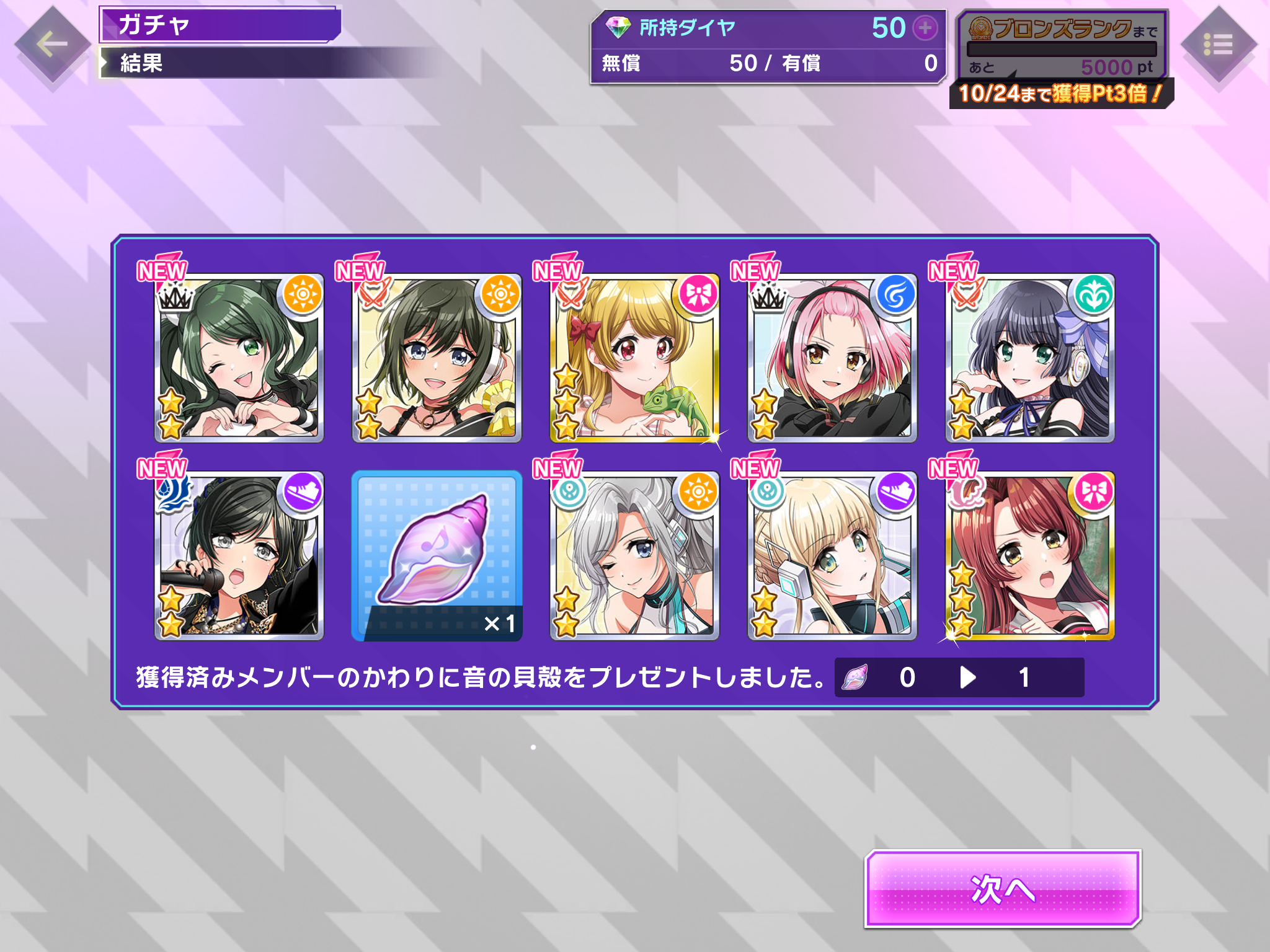Go back with the arrow button
This screenshot has height=952, width=1270.
[52, 45]
